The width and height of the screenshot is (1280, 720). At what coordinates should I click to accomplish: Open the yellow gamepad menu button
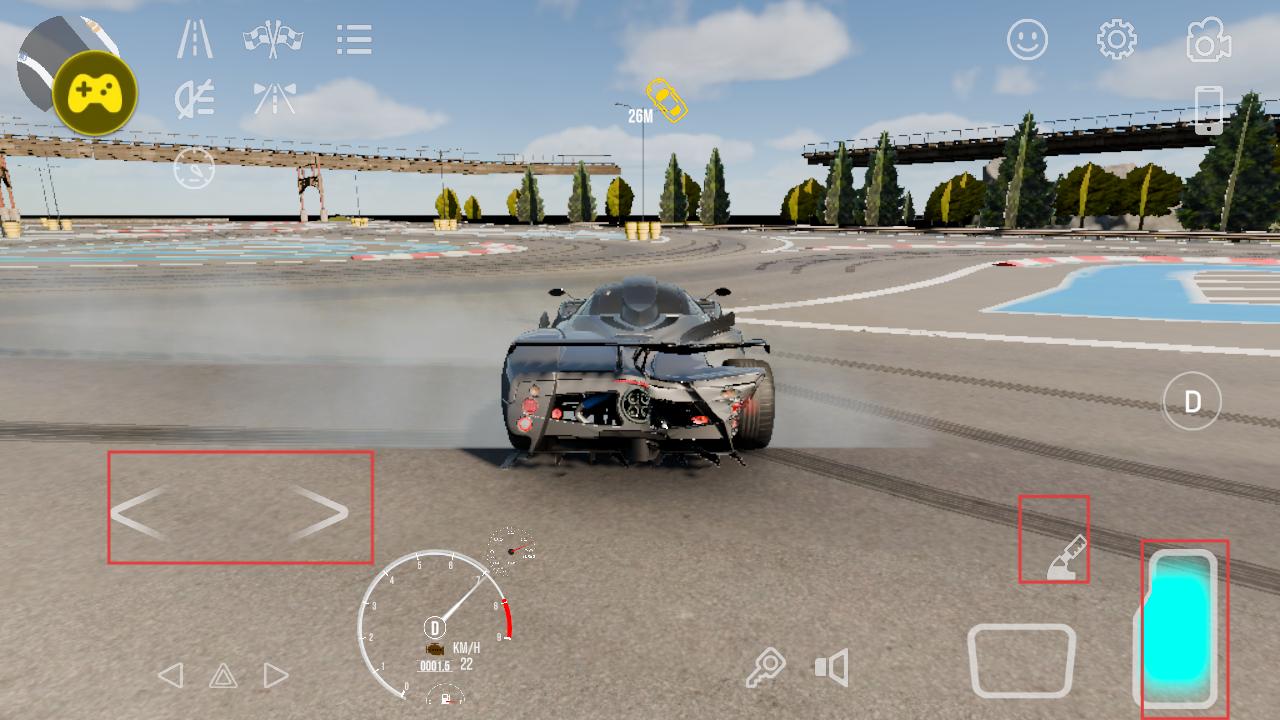pyautogui.click(x=95, y=94)
